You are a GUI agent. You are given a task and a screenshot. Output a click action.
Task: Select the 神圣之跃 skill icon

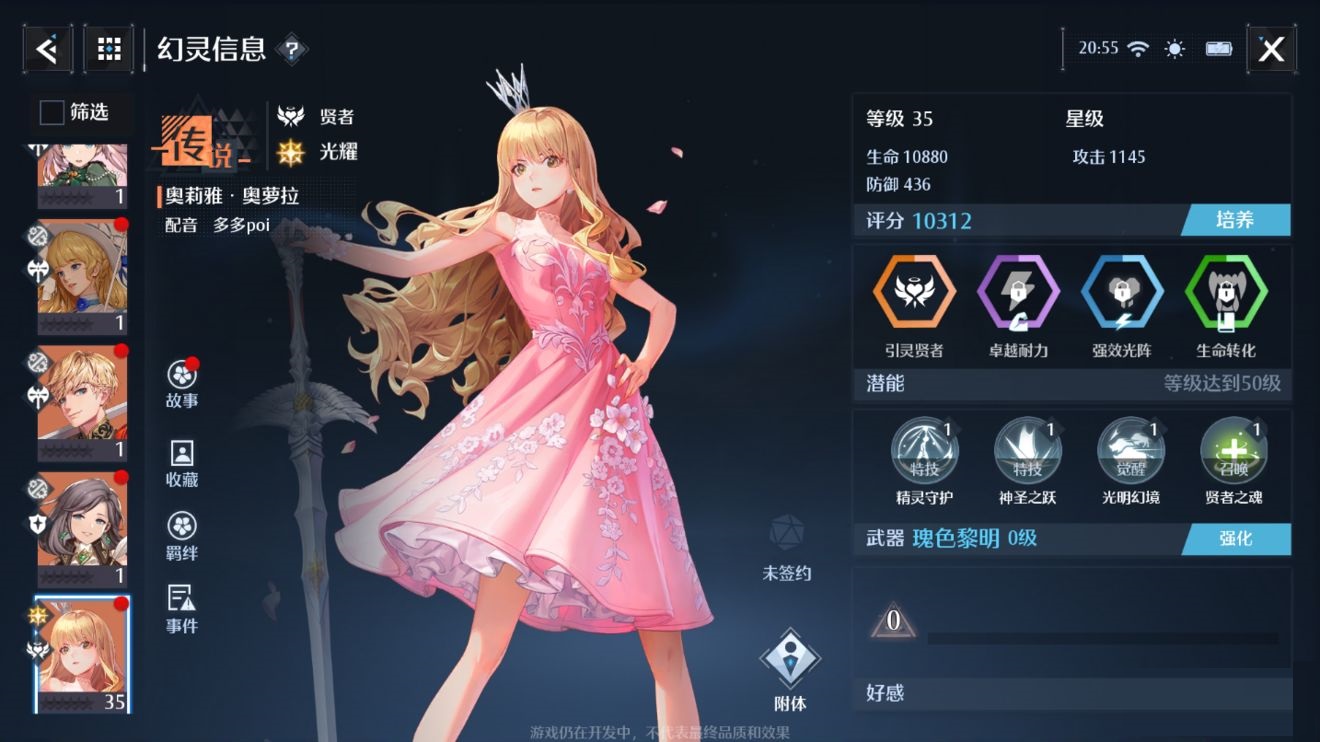click(1028, 452)
